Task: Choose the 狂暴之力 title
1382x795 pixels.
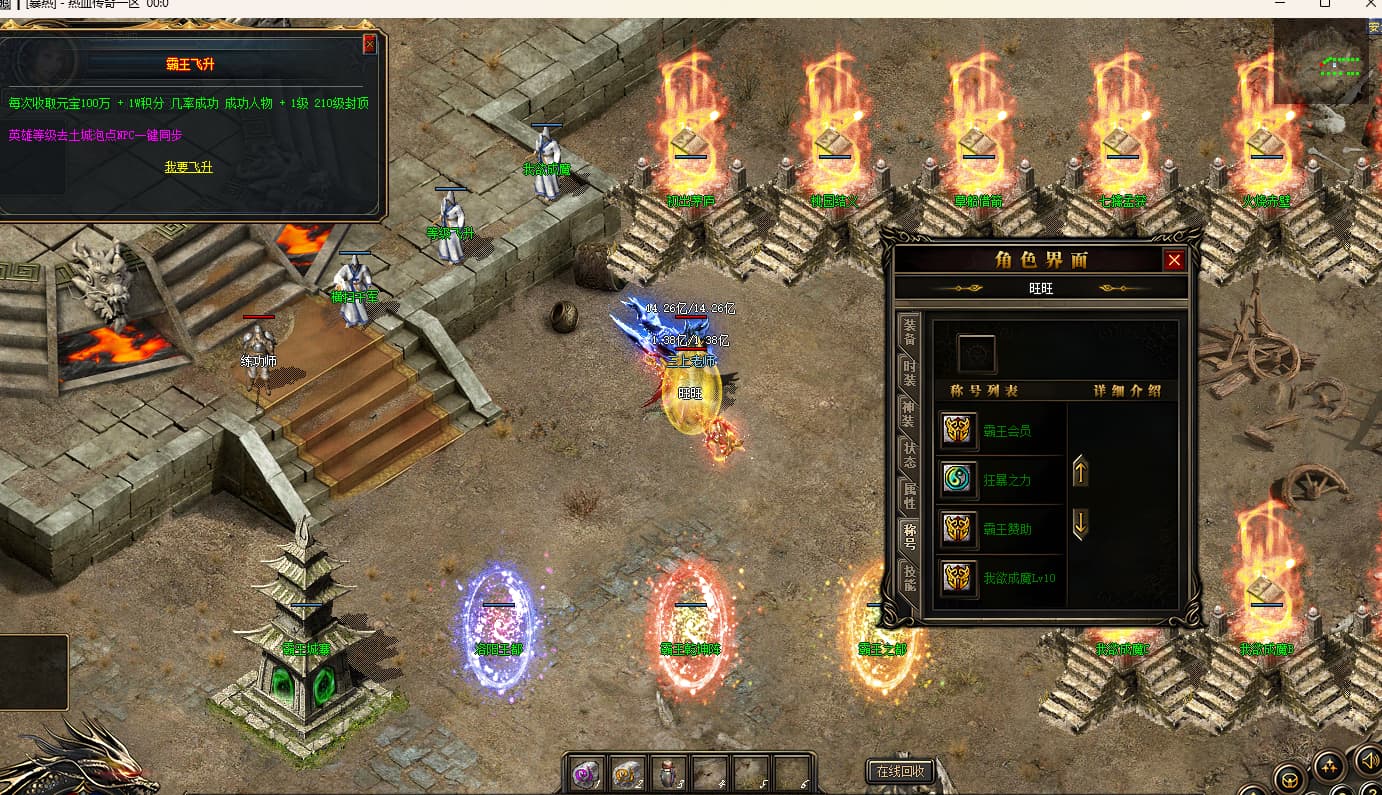Action: tap(1006, 480)
